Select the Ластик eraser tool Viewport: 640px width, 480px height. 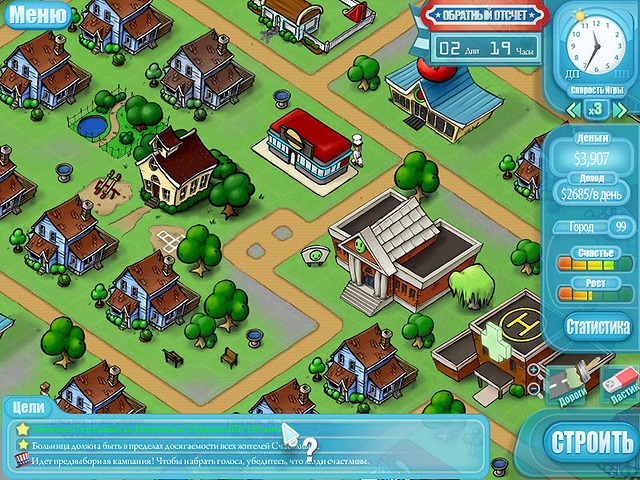pos(621,385)
